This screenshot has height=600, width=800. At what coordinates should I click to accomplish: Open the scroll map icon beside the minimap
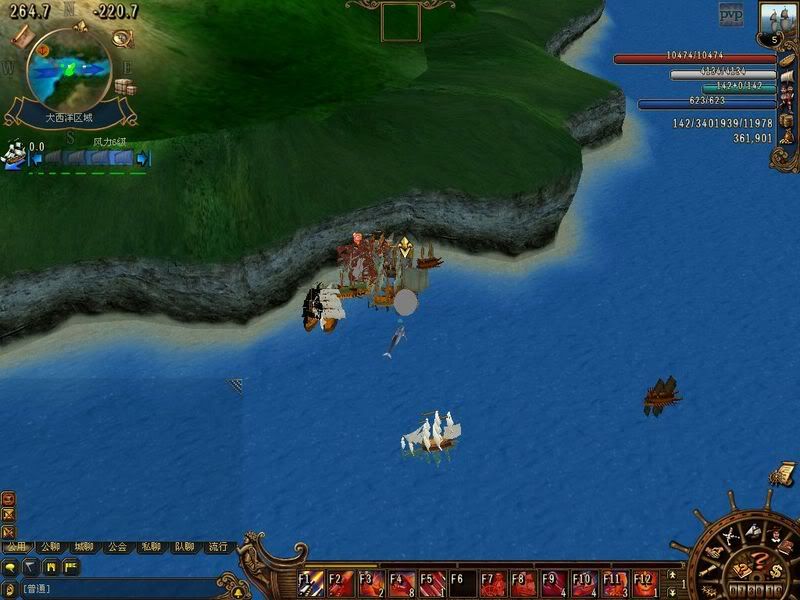coord(22,38)
